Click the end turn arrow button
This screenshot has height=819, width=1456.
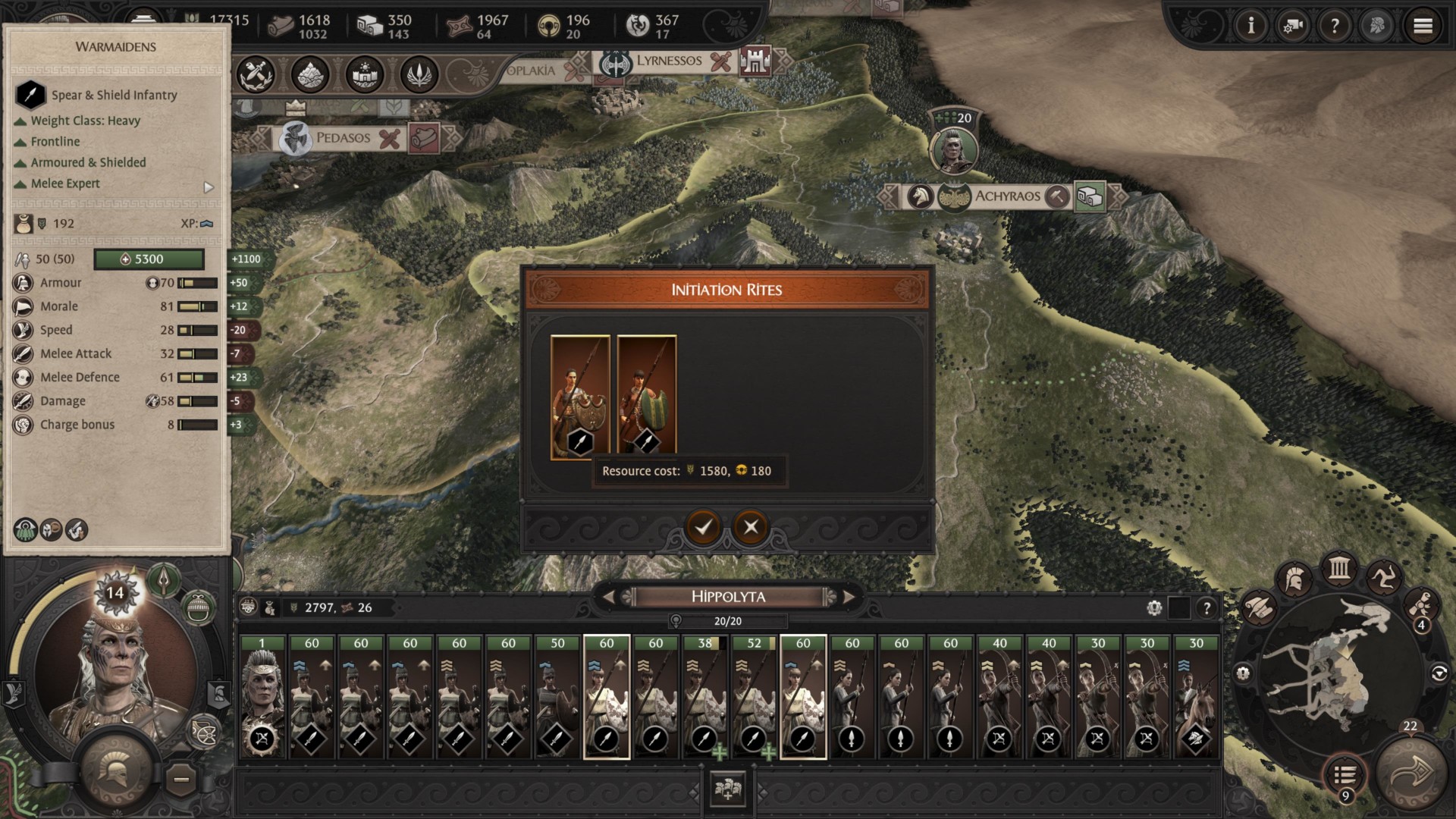1410,773
